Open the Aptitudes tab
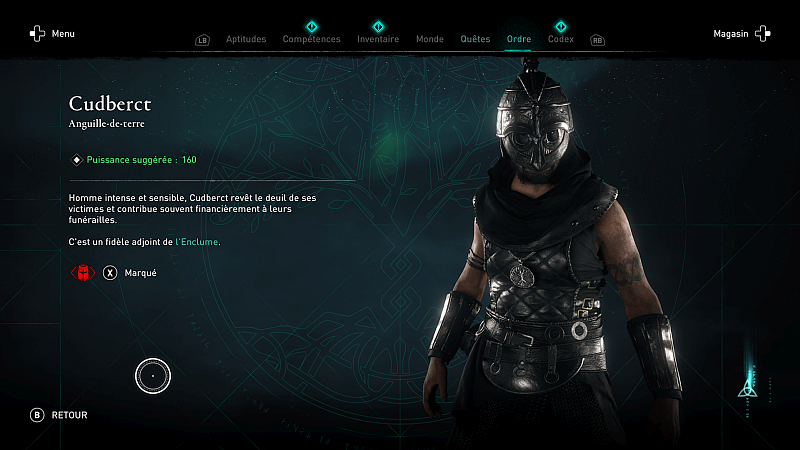 (x=246, y=39)
